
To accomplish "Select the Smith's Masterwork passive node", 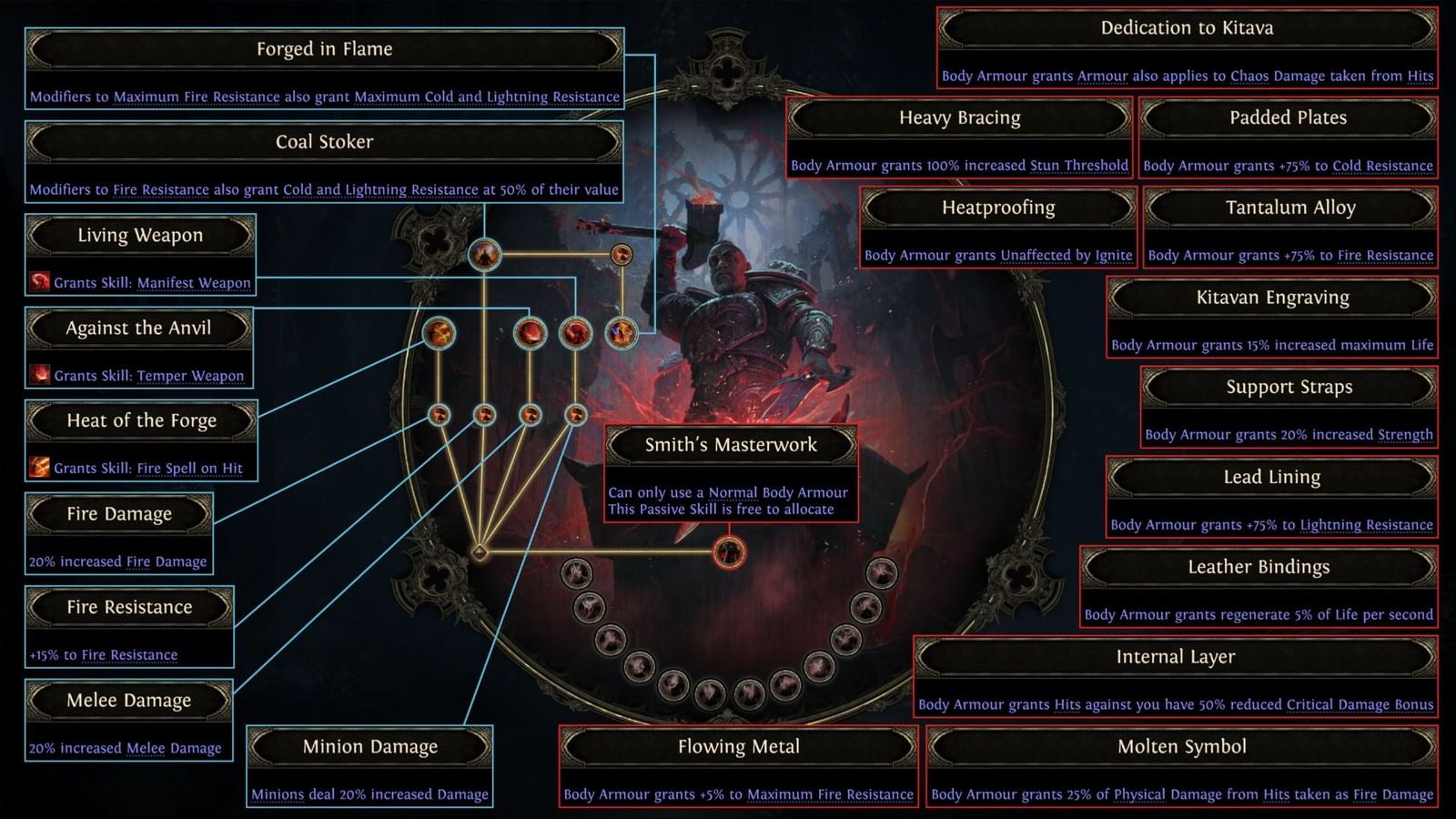I will point(728,552).
